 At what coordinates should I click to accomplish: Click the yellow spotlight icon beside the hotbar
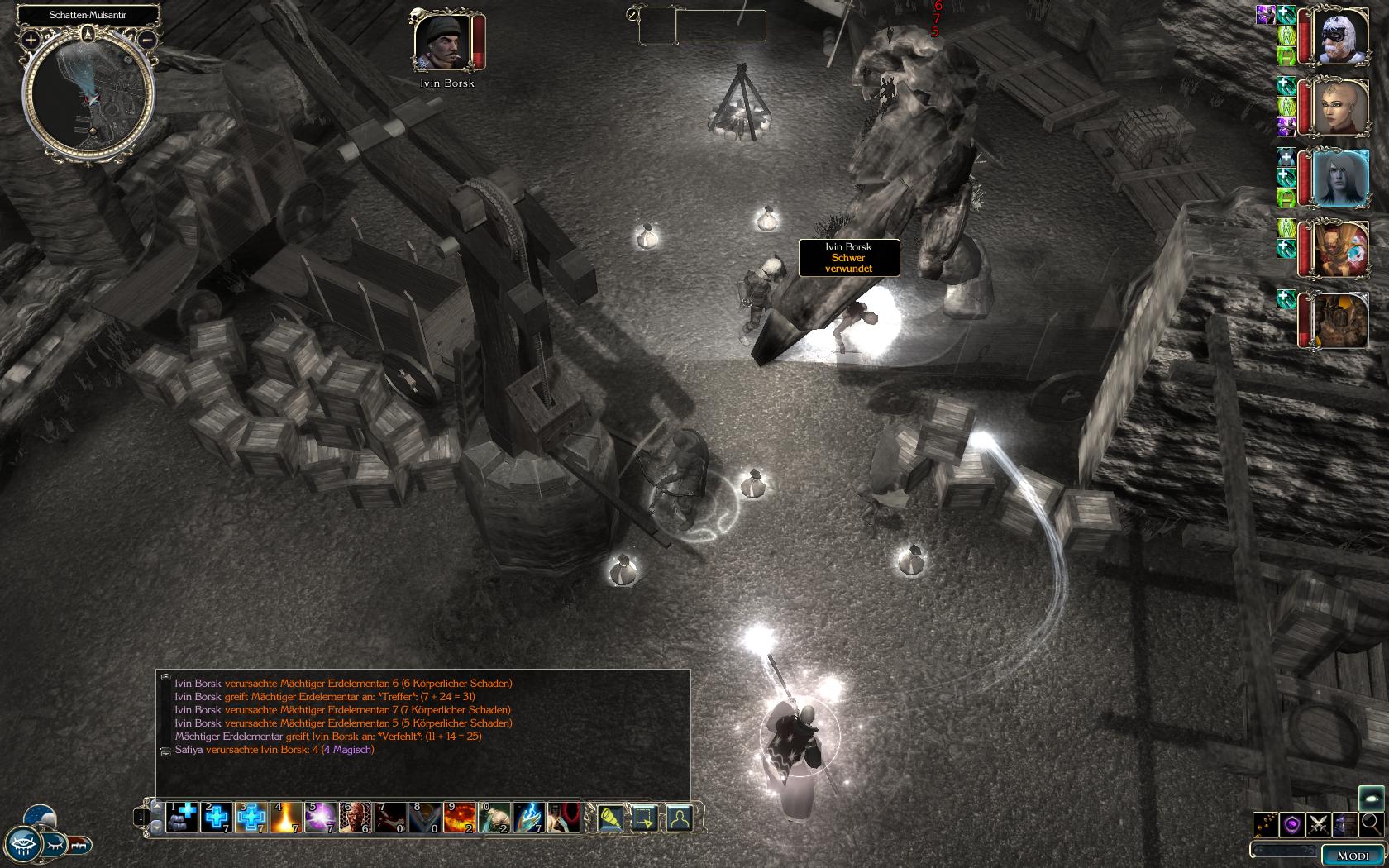[x=610, y=818]
